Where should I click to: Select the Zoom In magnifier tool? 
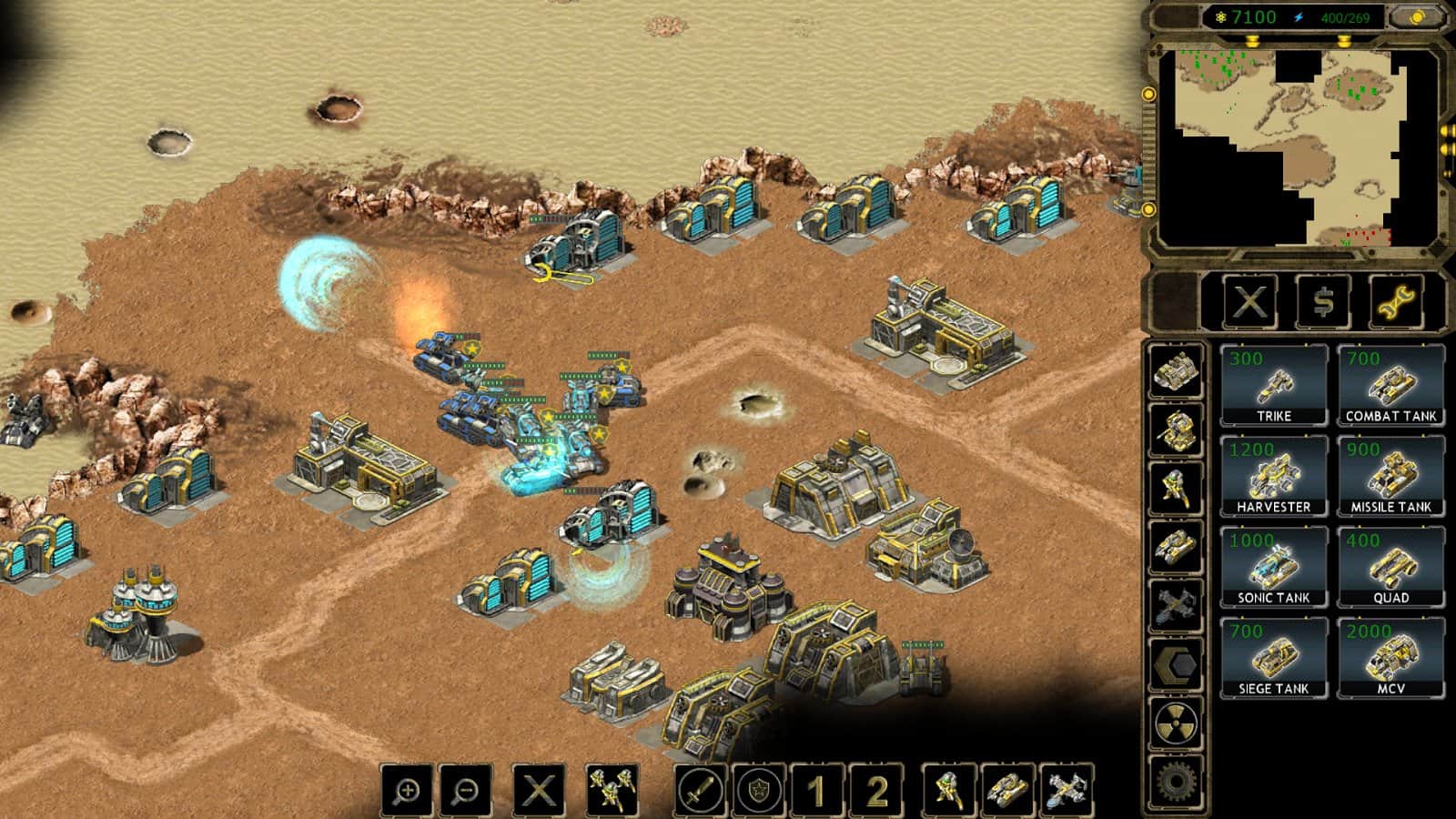[407, 788]
